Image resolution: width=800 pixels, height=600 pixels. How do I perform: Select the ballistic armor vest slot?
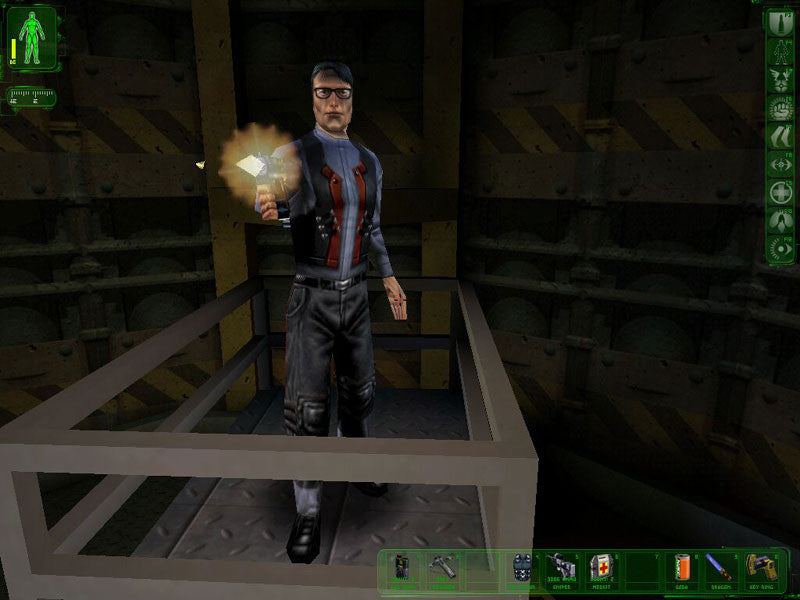click(x=521, y=568)
